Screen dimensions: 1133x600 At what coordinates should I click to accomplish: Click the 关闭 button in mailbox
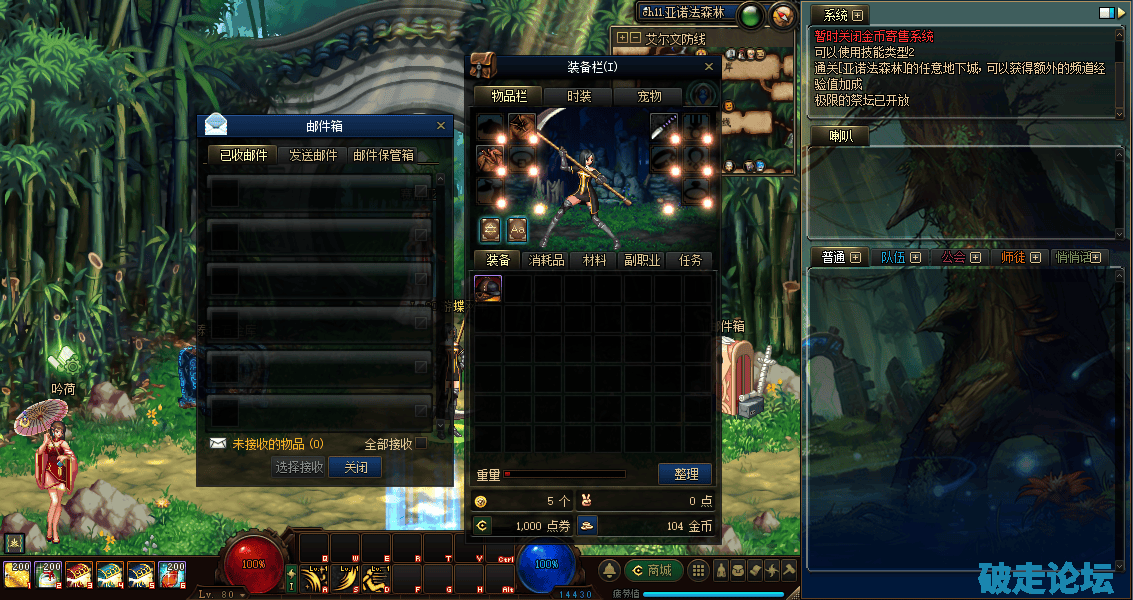click(x=355, y=467)
